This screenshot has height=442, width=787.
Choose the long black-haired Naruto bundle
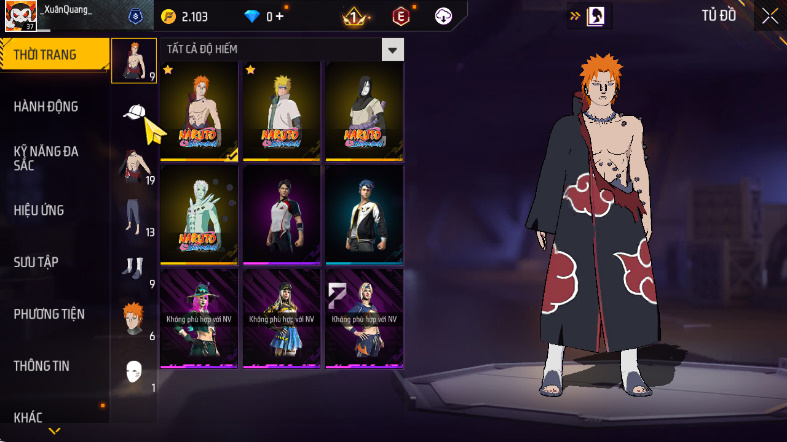click(364, 111)
